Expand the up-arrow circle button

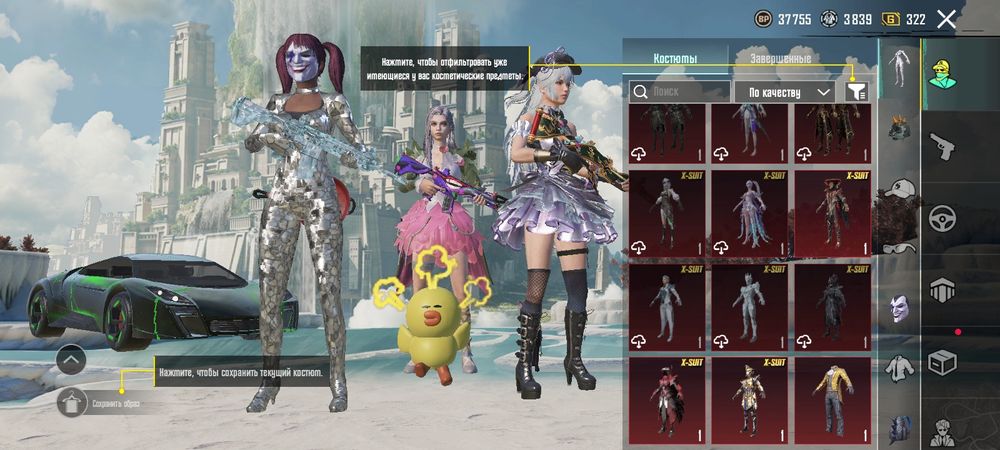pos(72,360)
